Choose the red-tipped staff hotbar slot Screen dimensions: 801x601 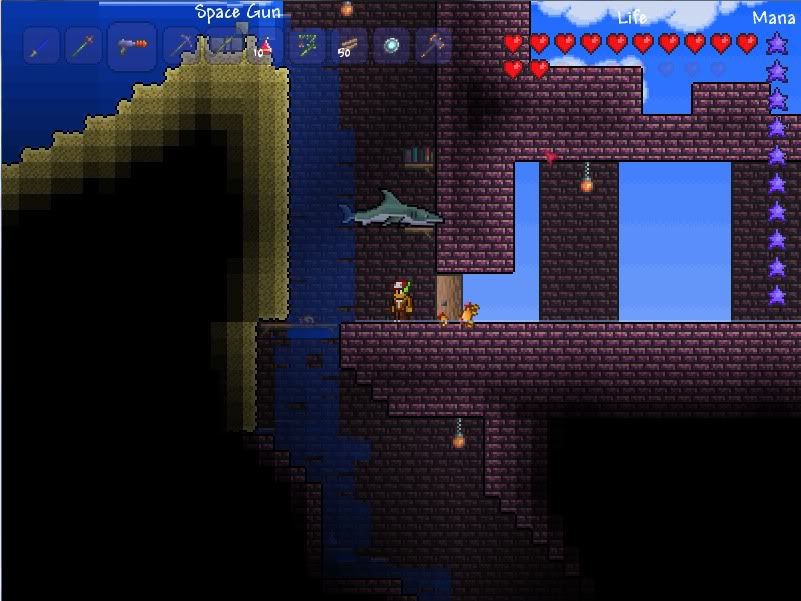[85, 47]
